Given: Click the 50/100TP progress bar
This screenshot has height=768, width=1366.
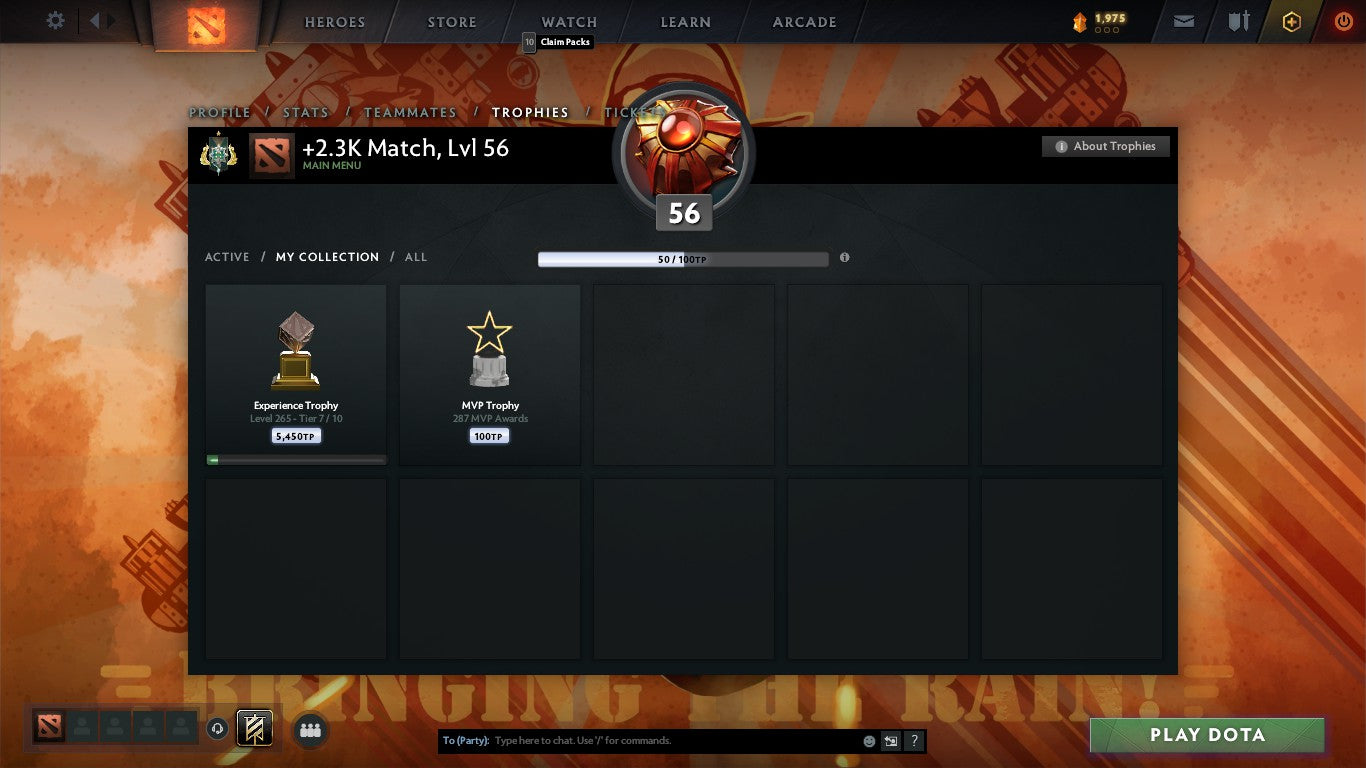Looking at the screenshot, I should [x=683, y=258].
